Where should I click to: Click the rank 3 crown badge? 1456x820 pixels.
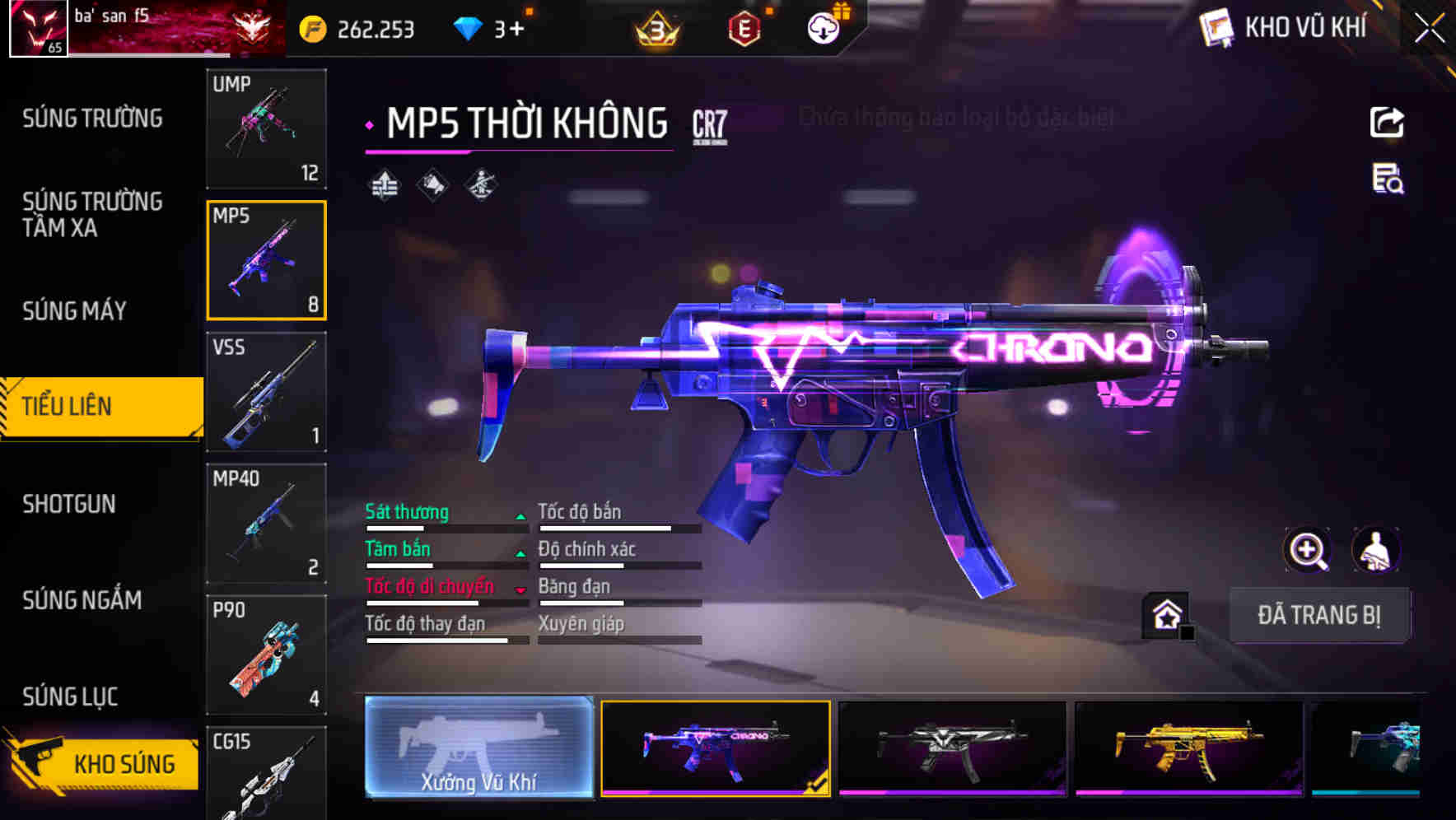tap(655, 26)
